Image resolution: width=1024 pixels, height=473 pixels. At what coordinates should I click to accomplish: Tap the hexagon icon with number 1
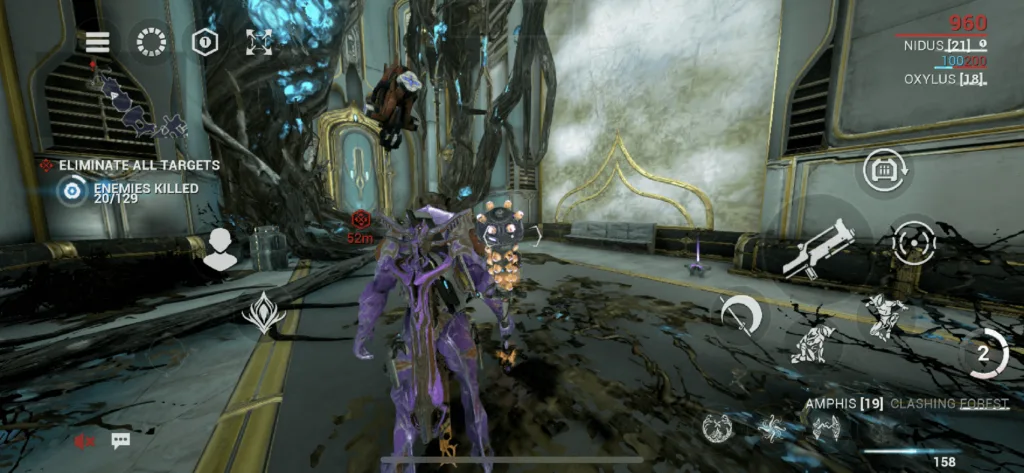pos(206,42)
